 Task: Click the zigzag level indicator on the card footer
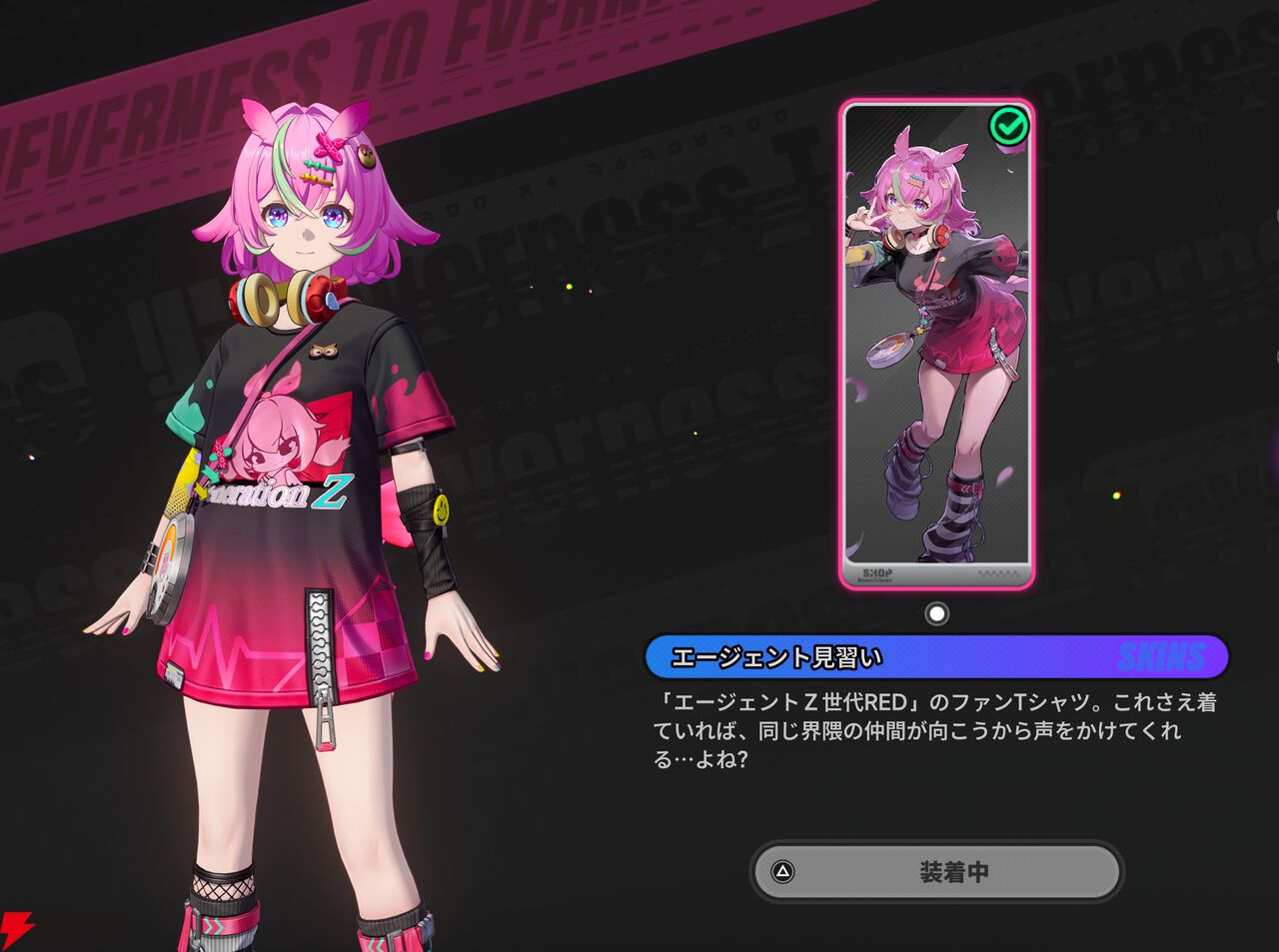(x=998, y=572)
